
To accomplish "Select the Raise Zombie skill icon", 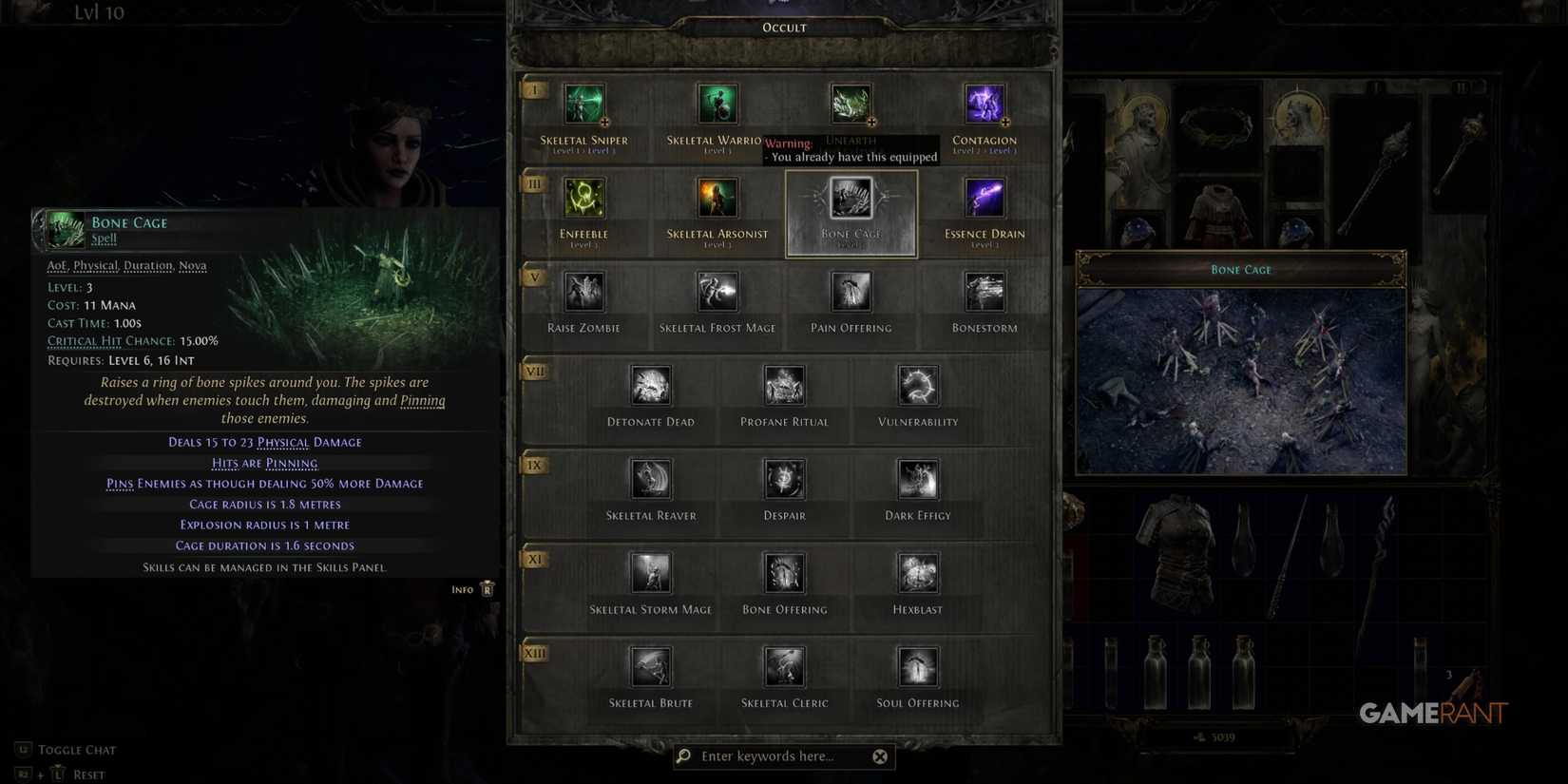I will click(x=583, y=292).
